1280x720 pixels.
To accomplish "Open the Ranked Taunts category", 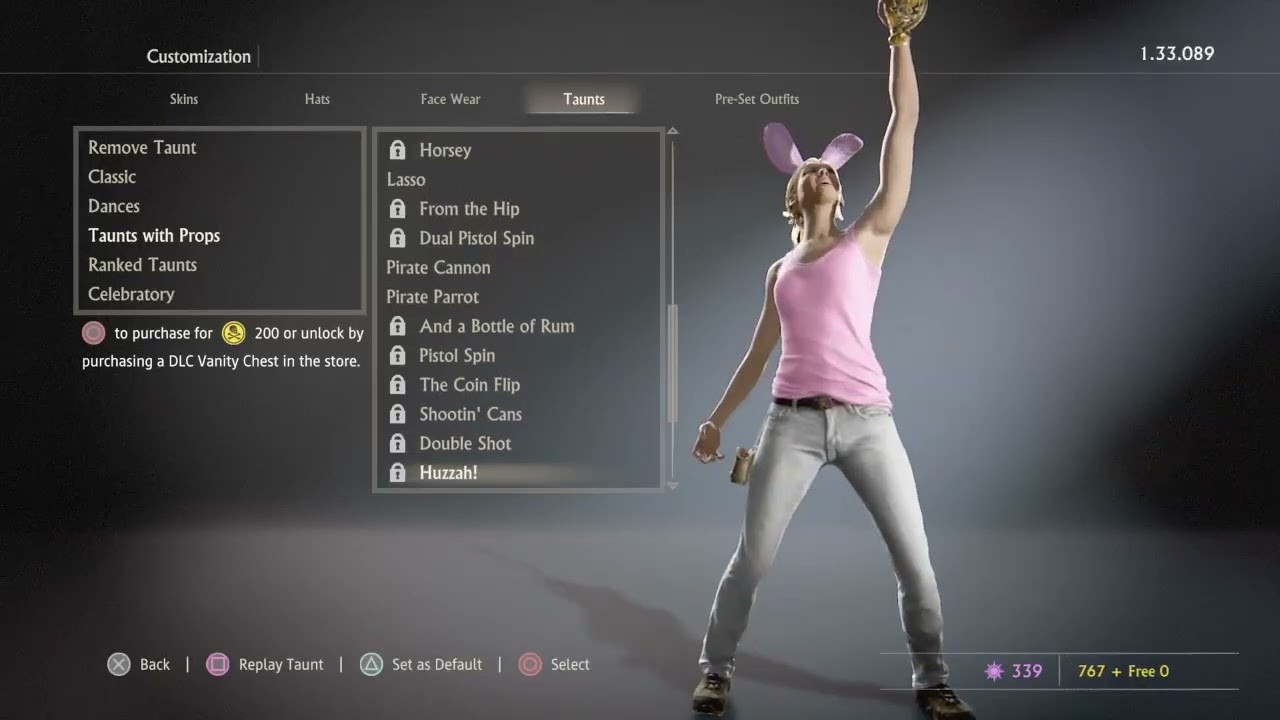I will point(142,265).
